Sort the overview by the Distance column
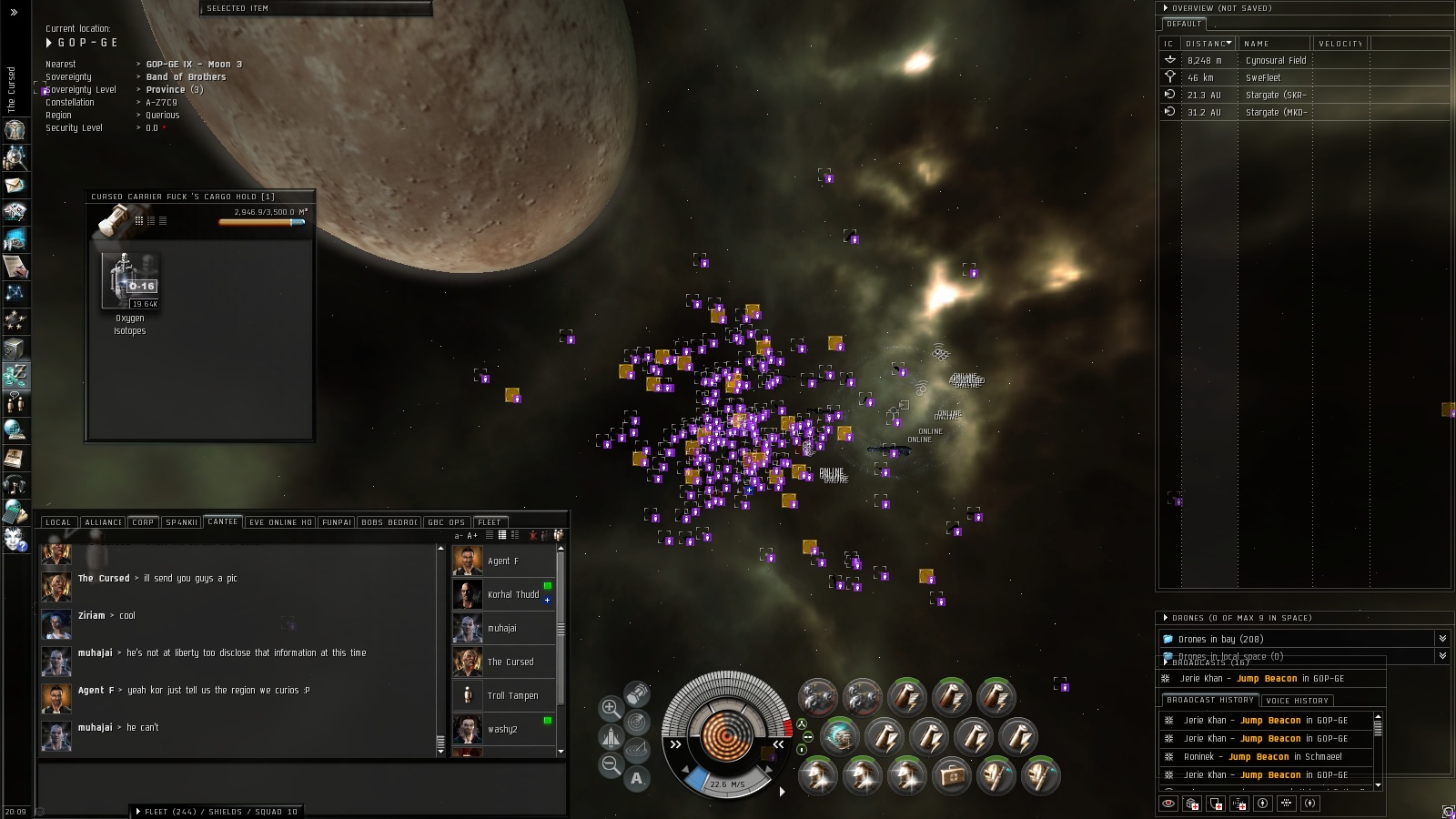Image resolution: width=1456 pixels, height=819 pixels. [x=1208, y=44]
